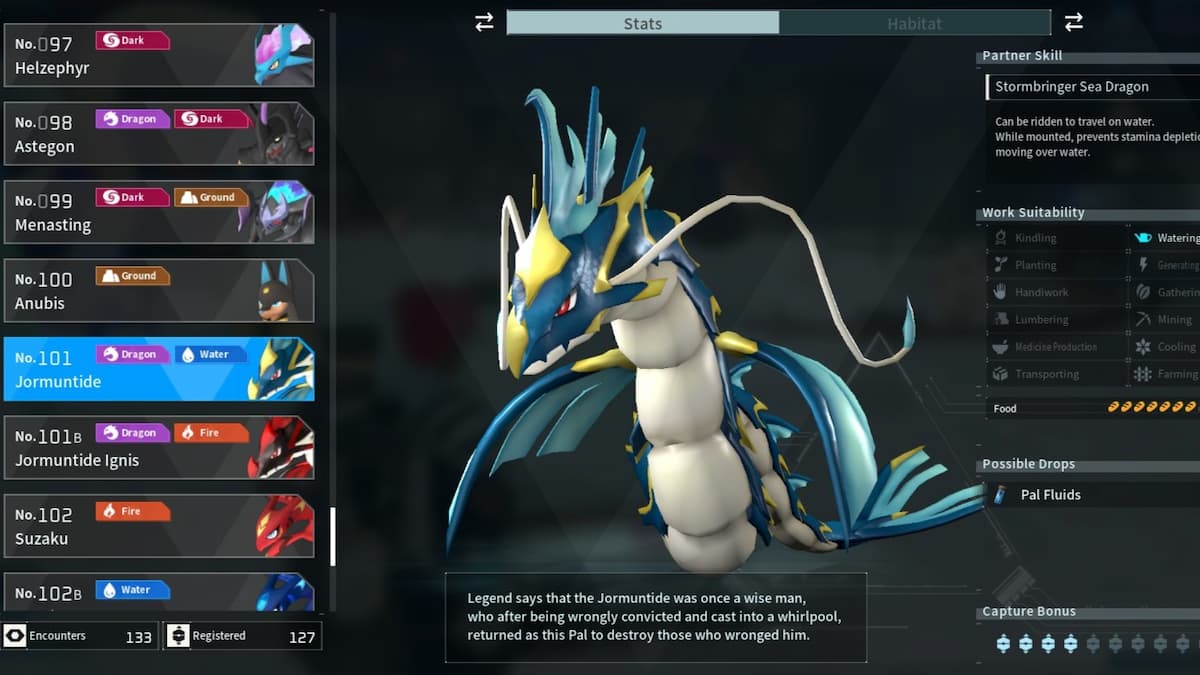
Task: Choose the Astegon entry No.098
Action: pos(158,133)
